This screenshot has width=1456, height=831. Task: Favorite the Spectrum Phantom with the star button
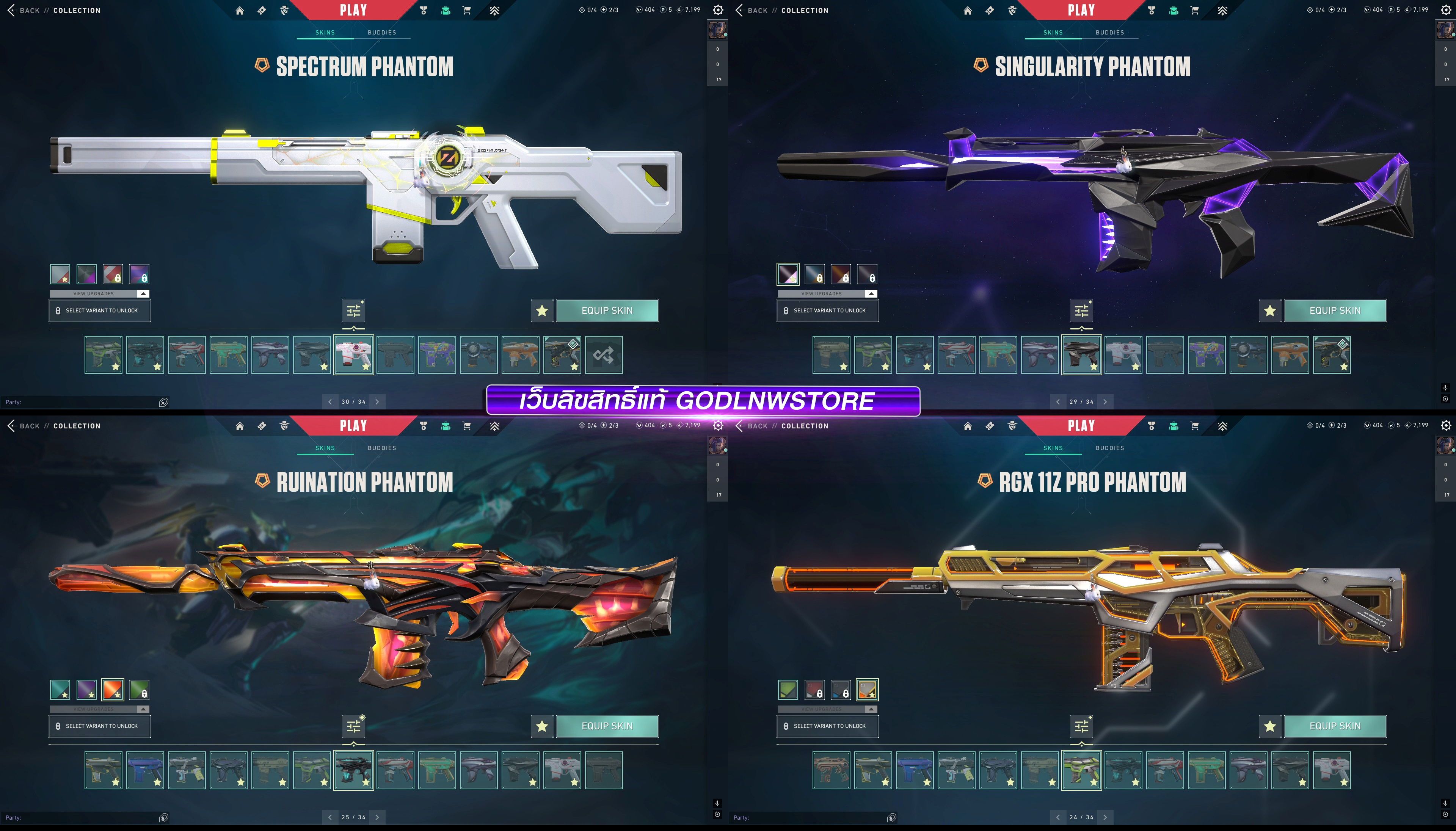pos(542,310)
